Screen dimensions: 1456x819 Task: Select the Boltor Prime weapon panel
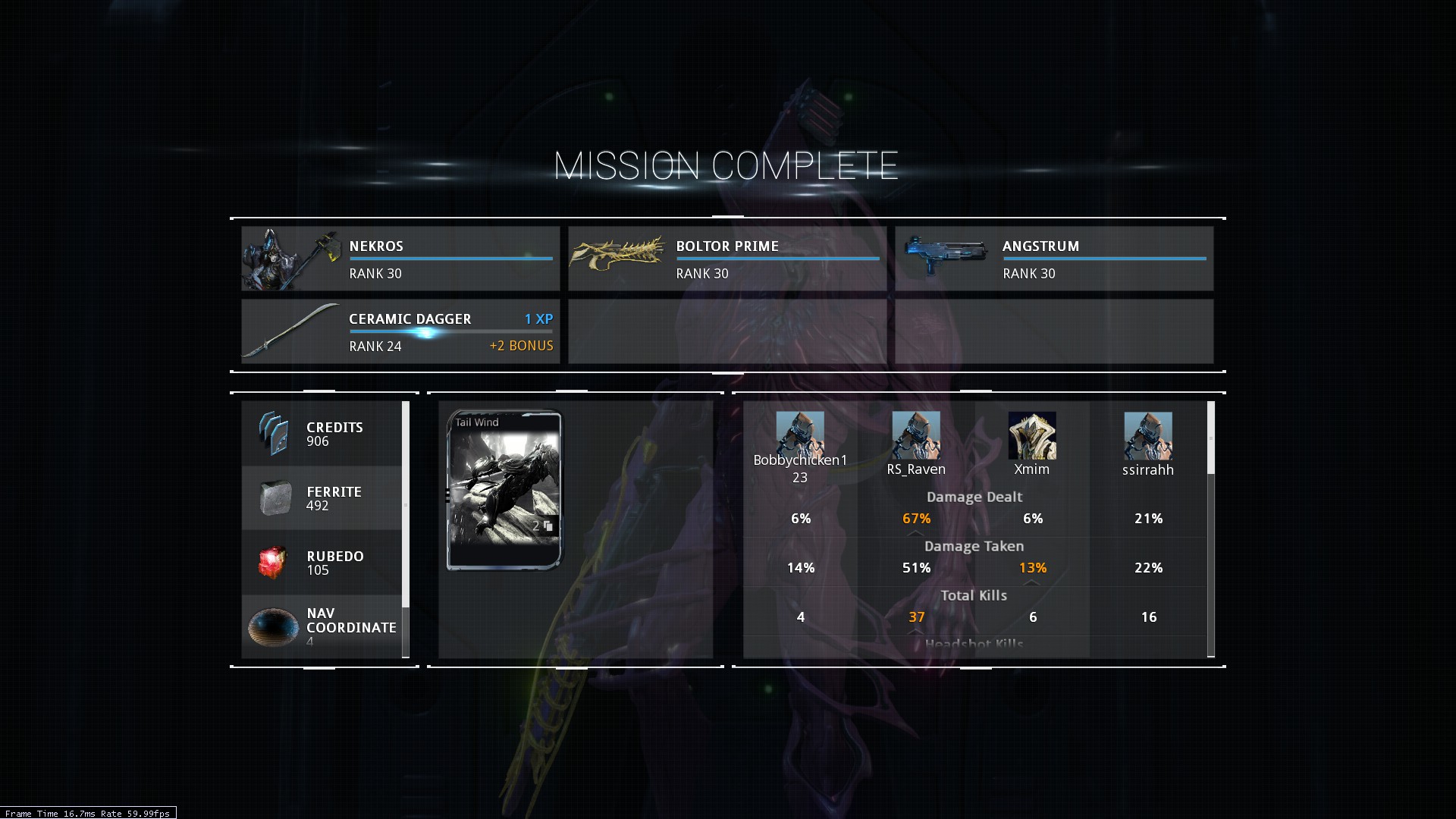coord(727,259)
